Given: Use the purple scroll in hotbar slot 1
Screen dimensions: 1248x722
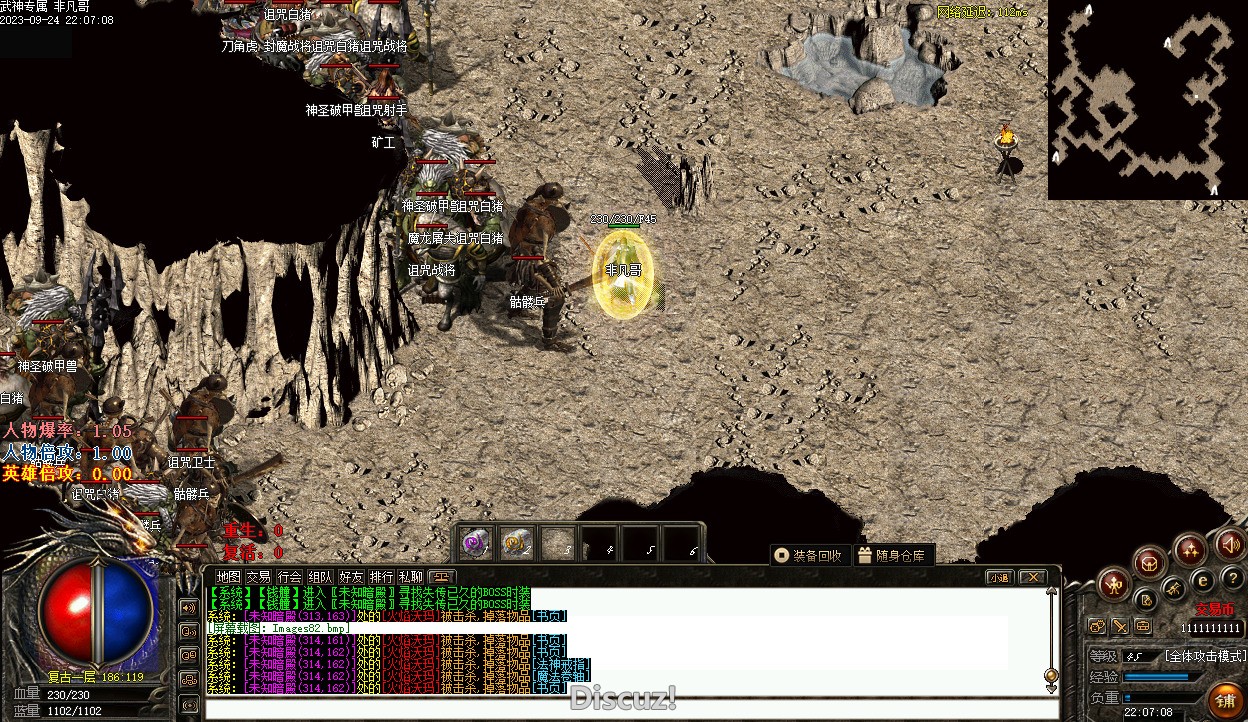Looking at the screenshot, I should pyautogui.click(x=476, y=543).
